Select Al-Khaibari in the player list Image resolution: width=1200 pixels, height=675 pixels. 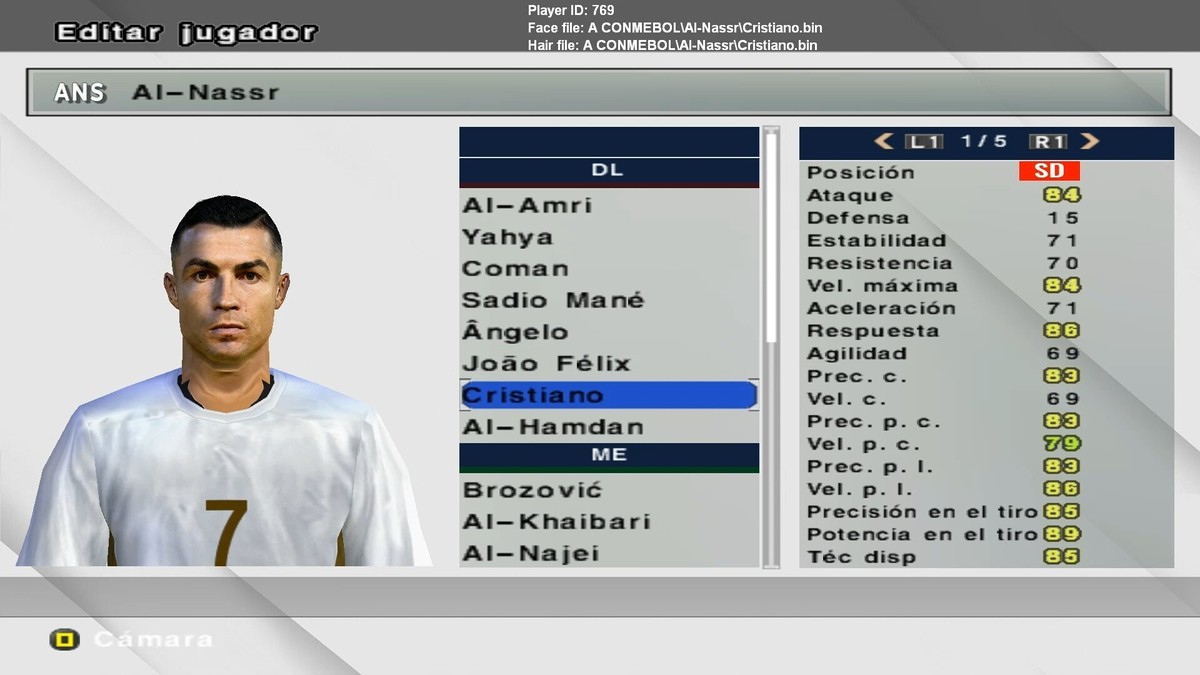point(556,522)
